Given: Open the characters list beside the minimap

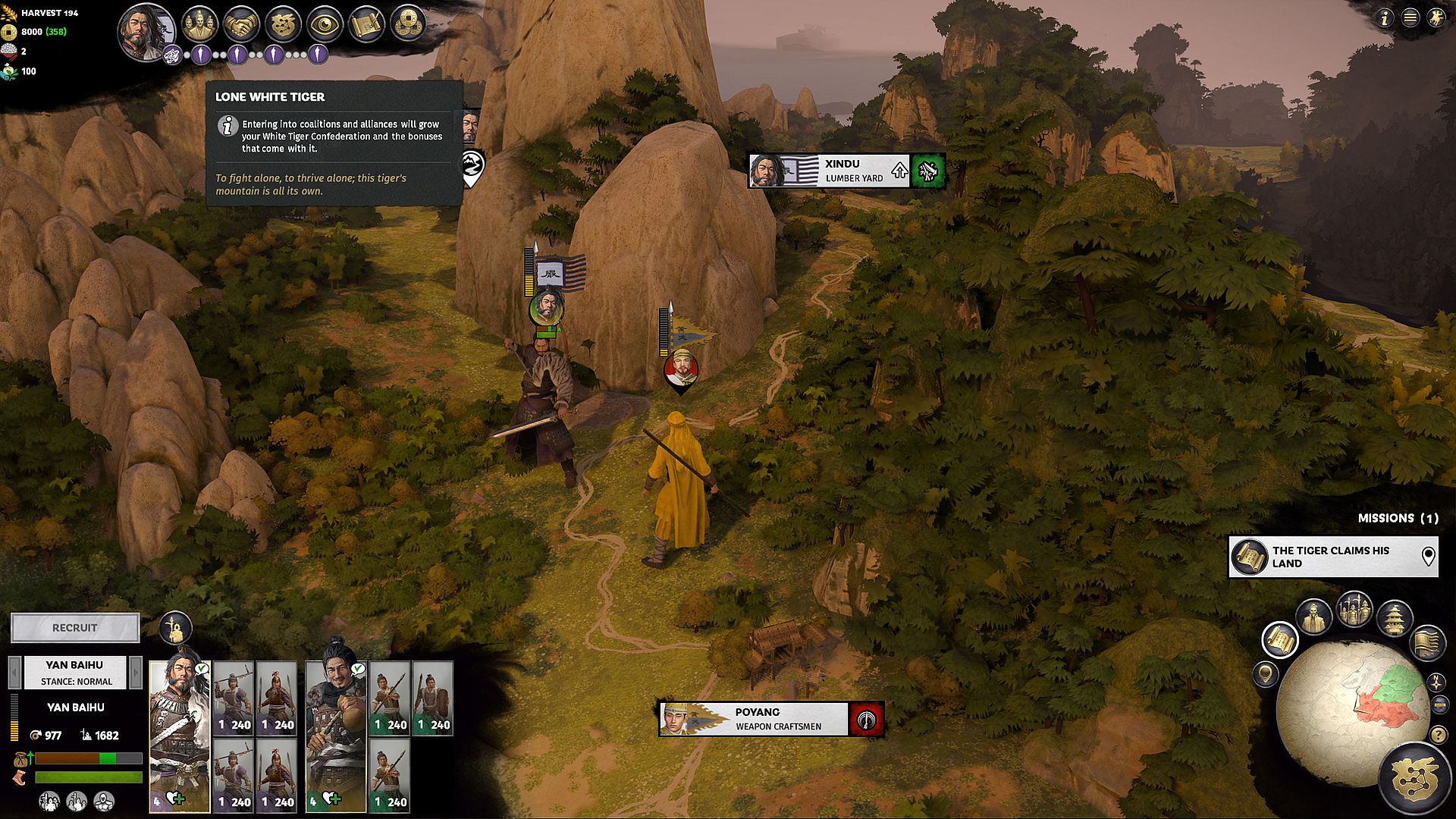Looking at the screenshot, I should (x=1314, y=616).
